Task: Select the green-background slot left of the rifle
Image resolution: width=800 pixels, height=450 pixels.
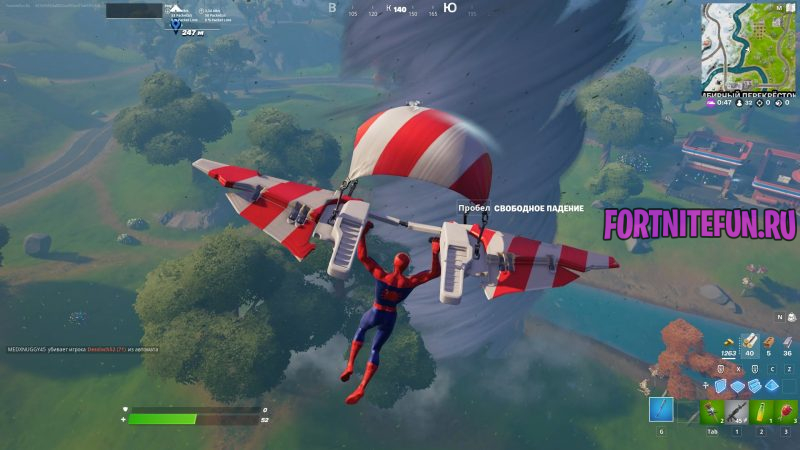Action: point(712,410)
